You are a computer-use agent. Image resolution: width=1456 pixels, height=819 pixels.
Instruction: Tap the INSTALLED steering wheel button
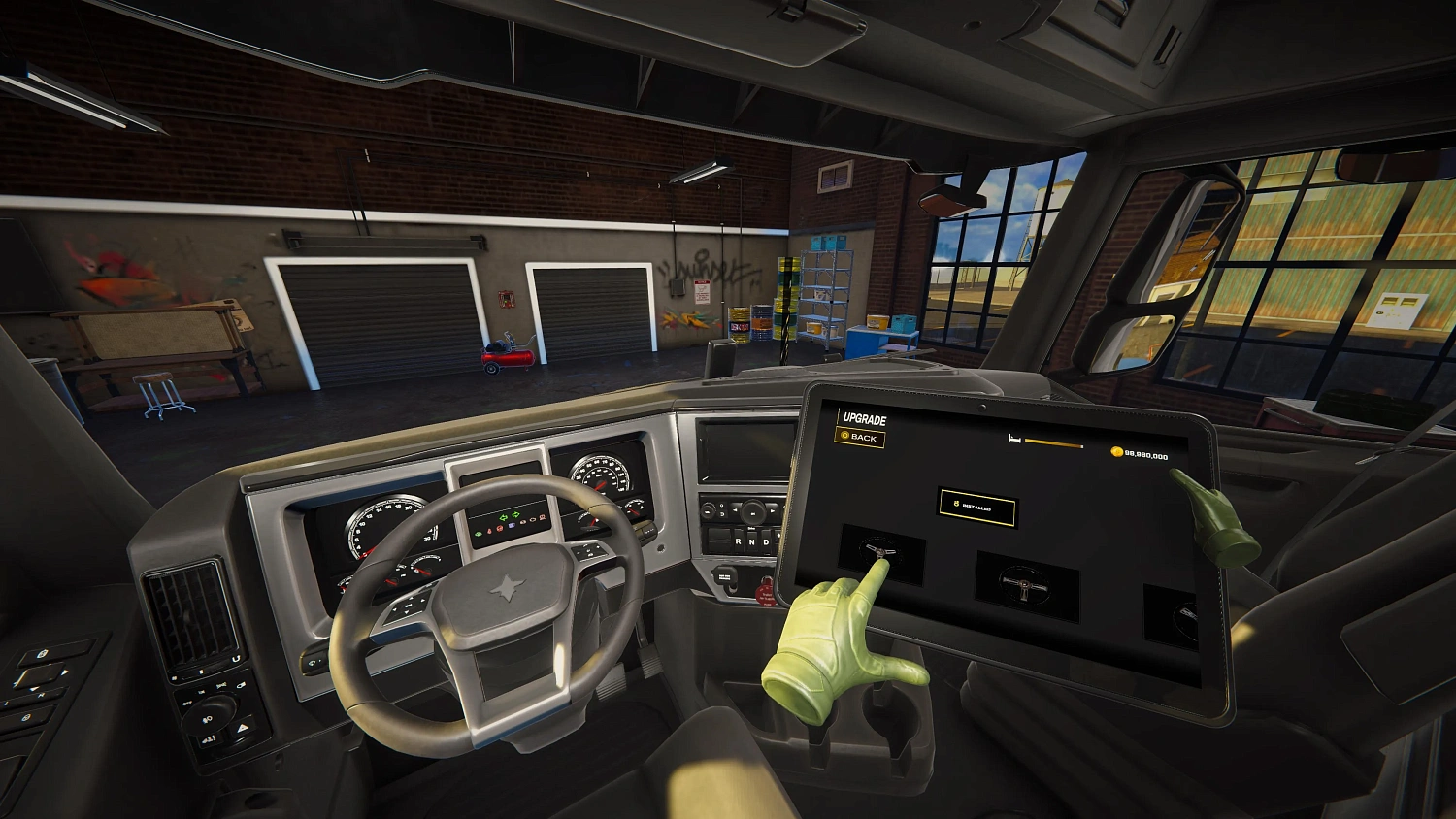[x=977, y=509]
